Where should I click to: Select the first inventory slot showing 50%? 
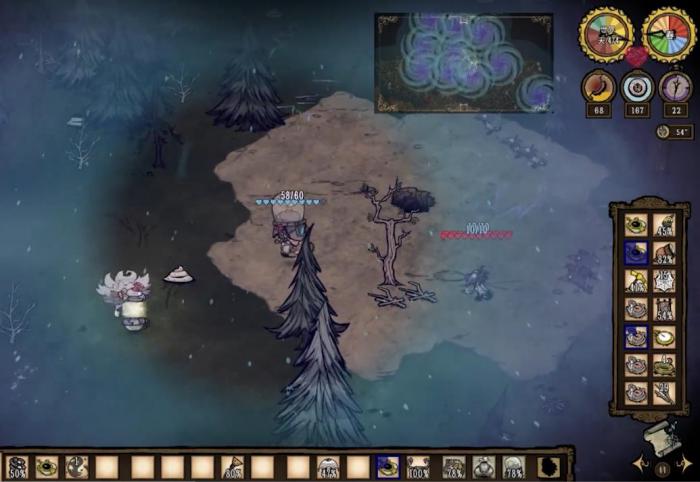(x=17, y=467)
